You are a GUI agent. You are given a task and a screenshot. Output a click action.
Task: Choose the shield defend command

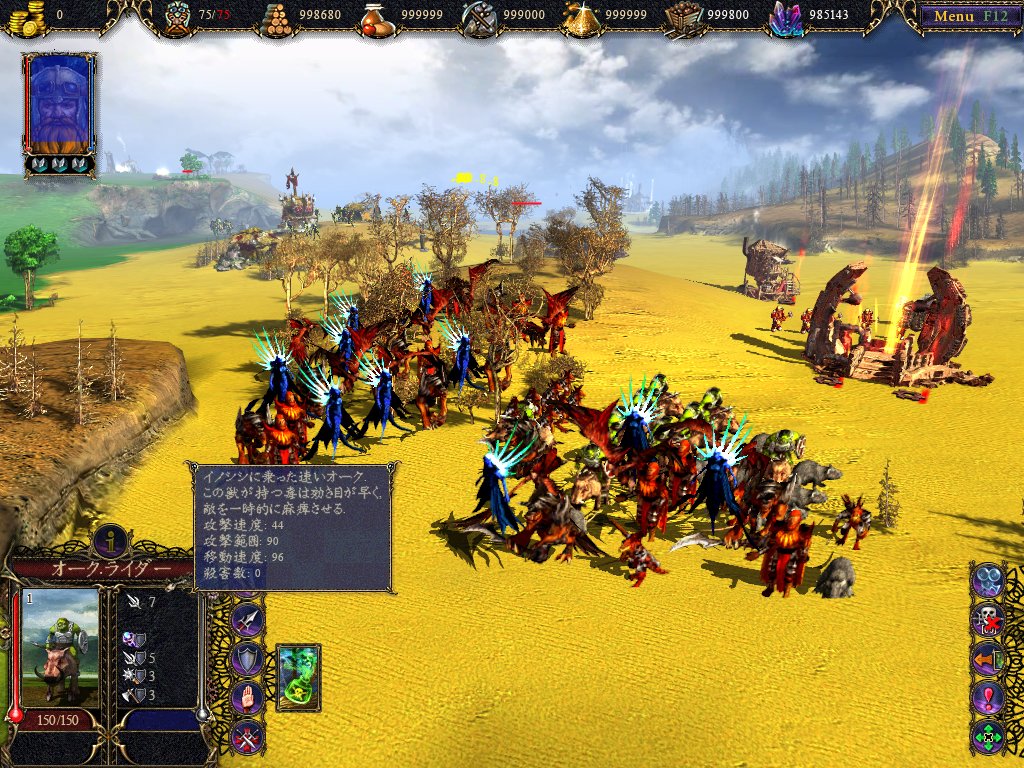coord(247,658)
